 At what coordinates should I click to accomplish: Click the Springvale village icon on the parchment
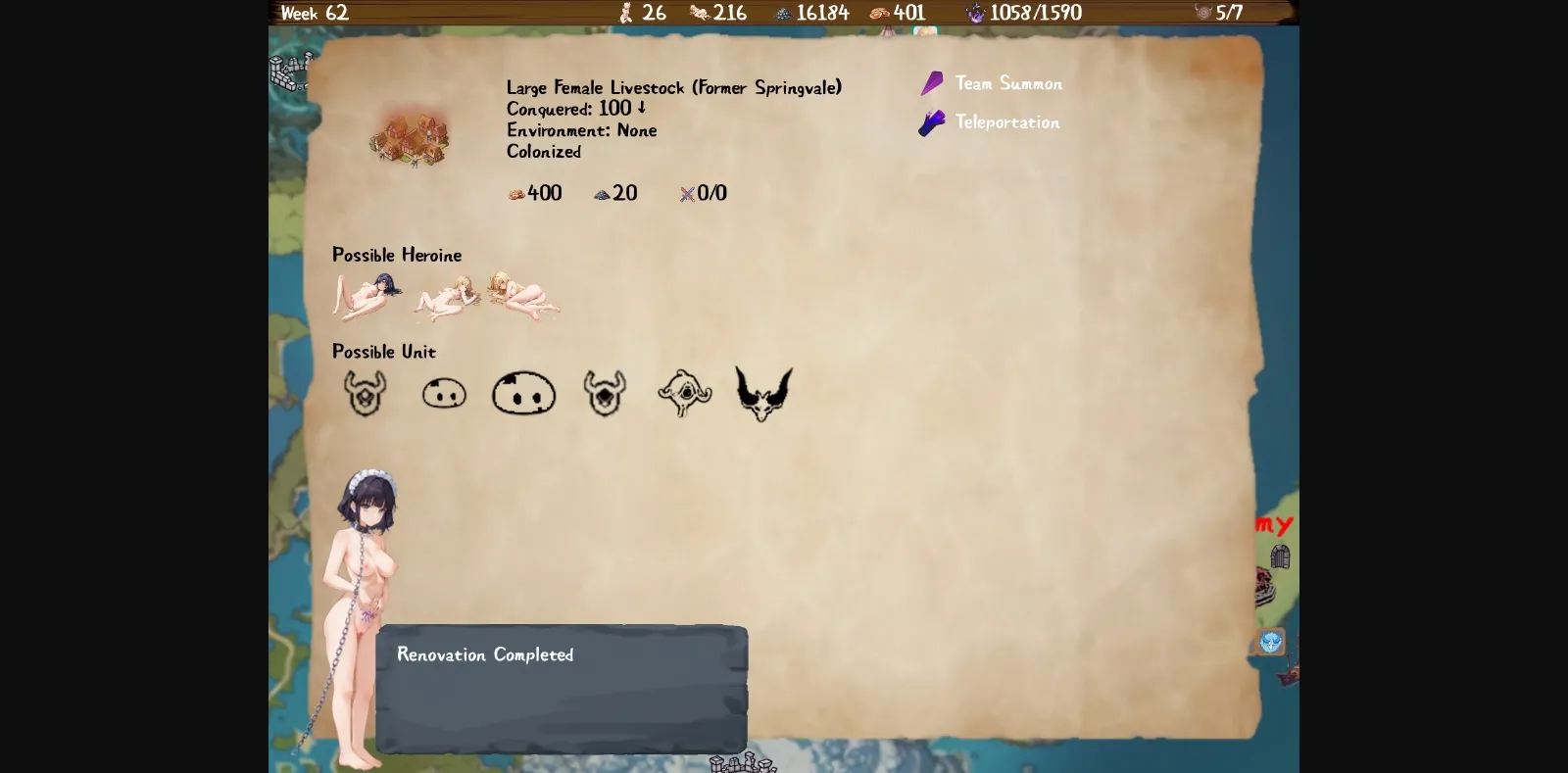(410, 137)
